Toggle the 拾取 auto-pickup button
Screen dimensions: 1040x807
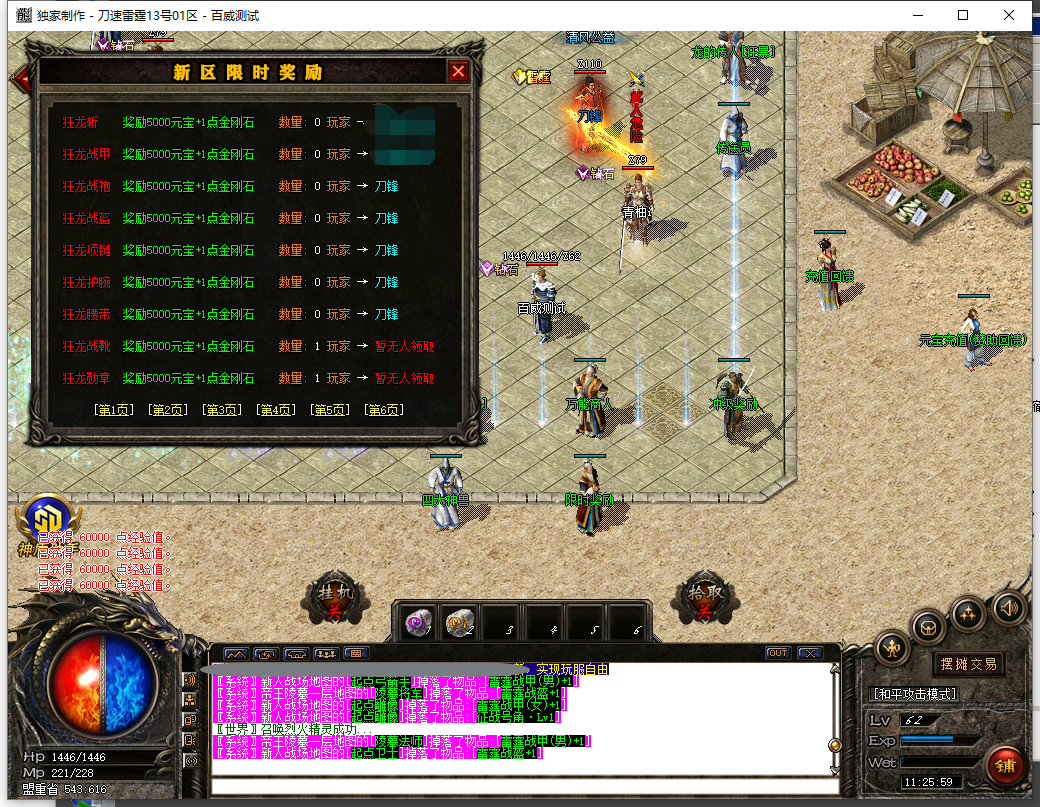[x=701, y=598]
